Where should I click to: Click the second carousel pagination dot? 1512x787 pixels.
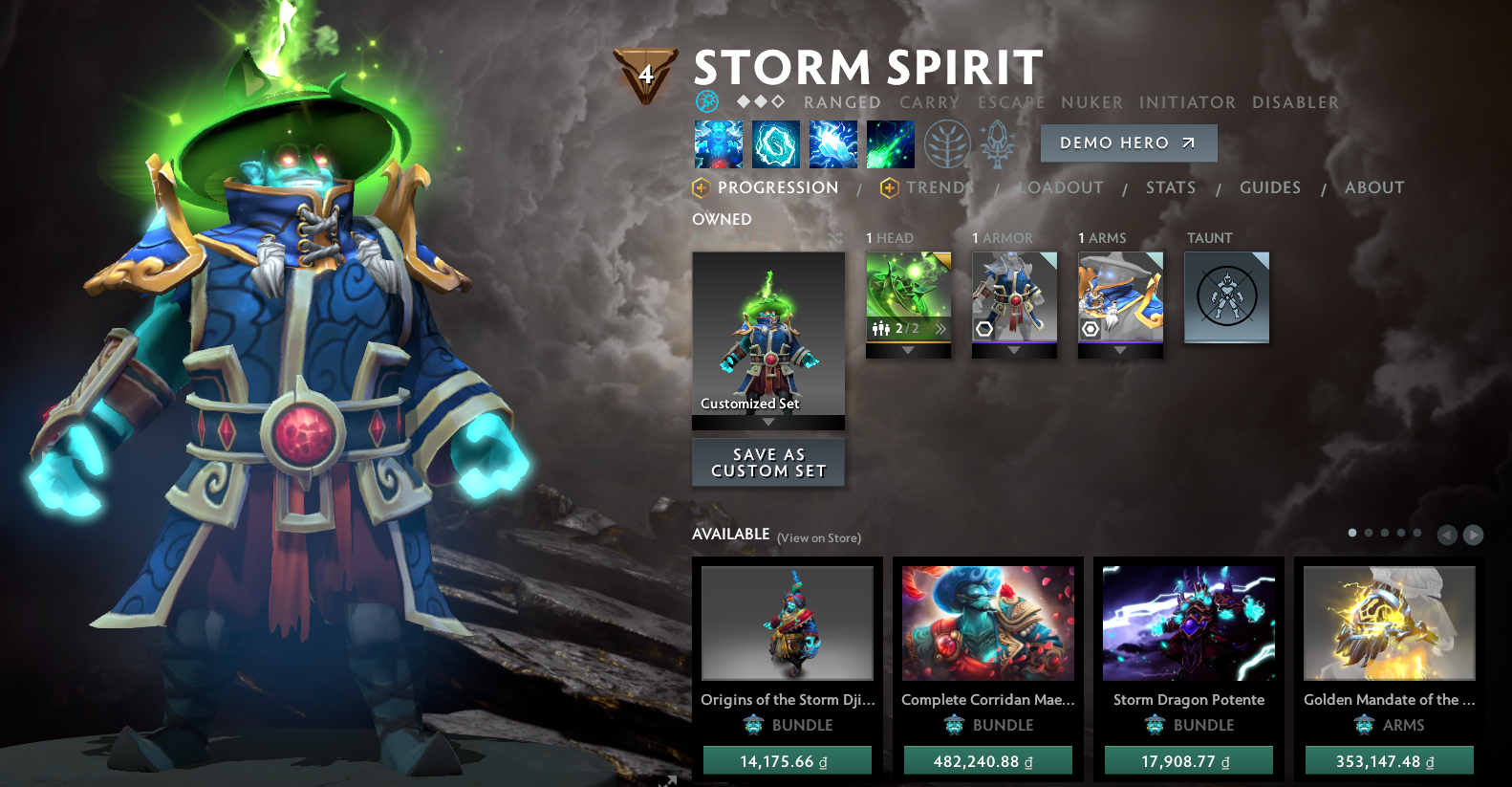point(1368,533)
